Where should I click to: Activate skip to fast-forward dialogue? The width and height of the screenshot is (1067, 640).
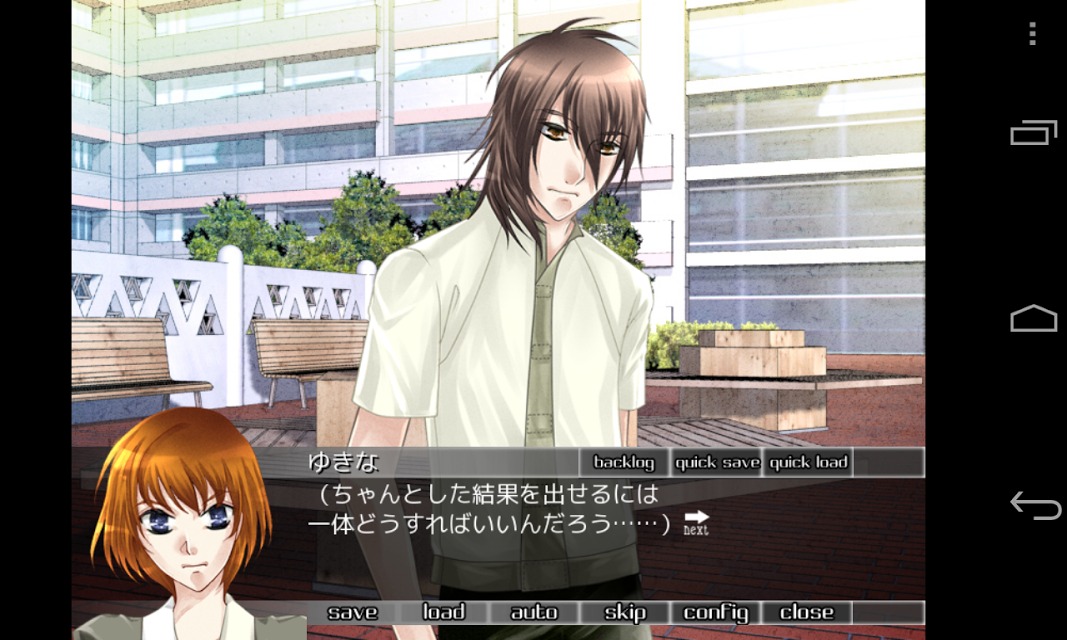pyautogui.click(x=625, y=612)
